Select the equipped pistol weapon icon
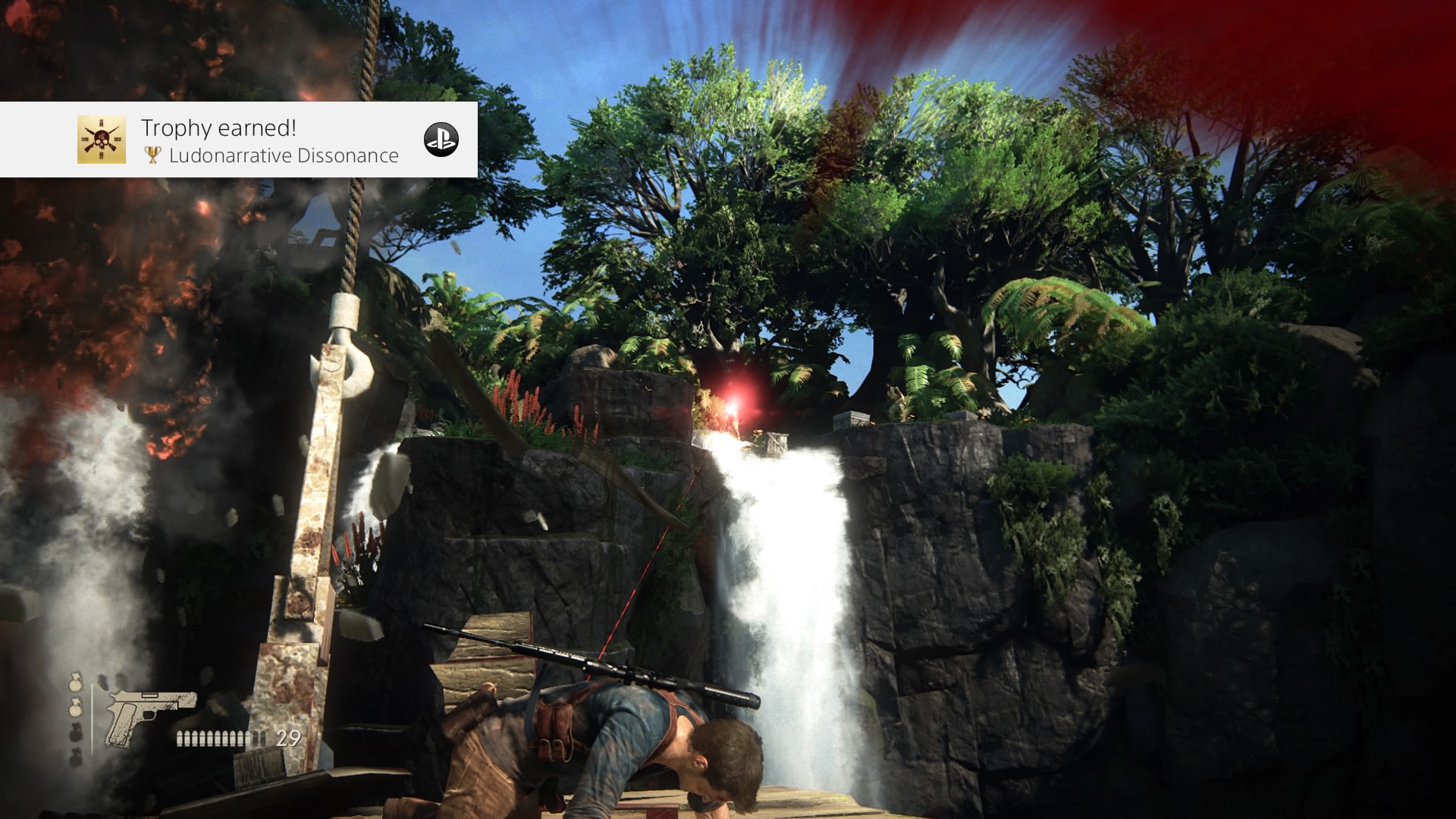Image resolution: width=1456 pixels, height=819 pixels. point(149,714)
